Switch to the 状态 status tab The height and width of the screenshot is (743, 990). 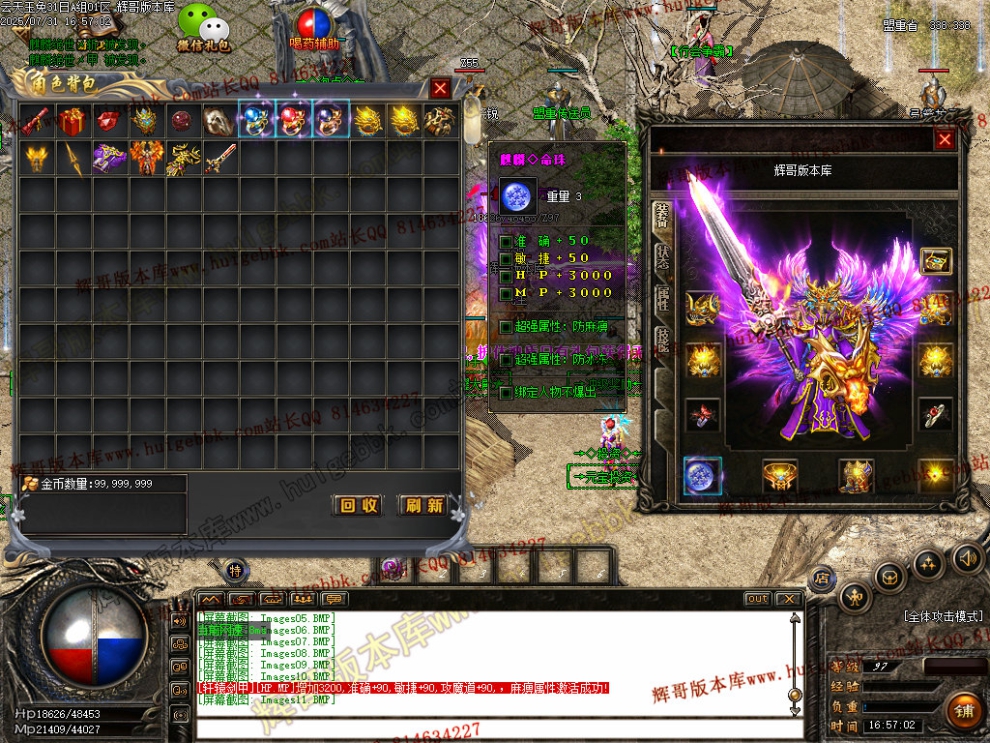point(662,259)
